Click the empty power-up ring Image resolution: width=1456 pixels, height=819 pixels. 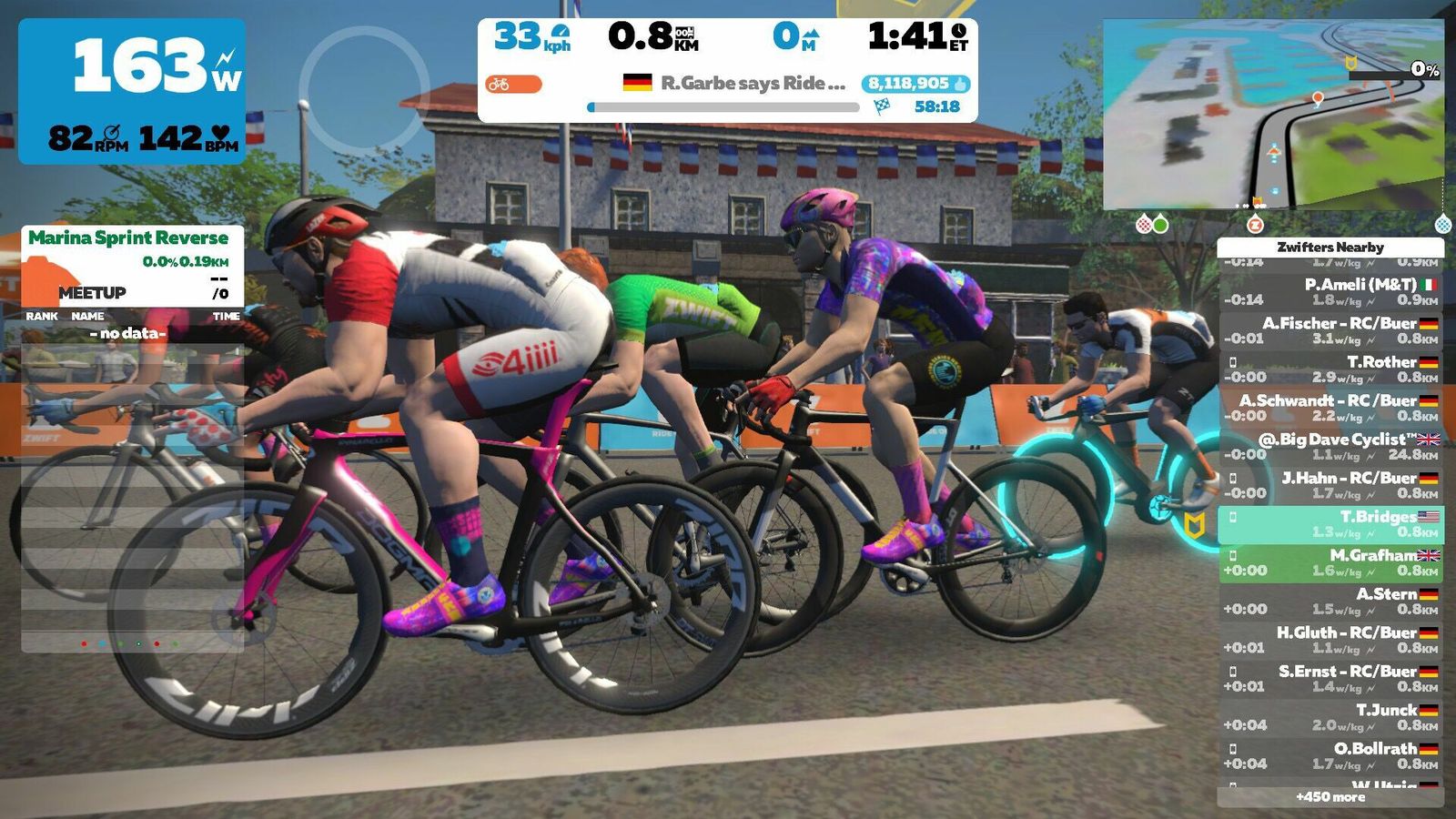tap(364, 89)
